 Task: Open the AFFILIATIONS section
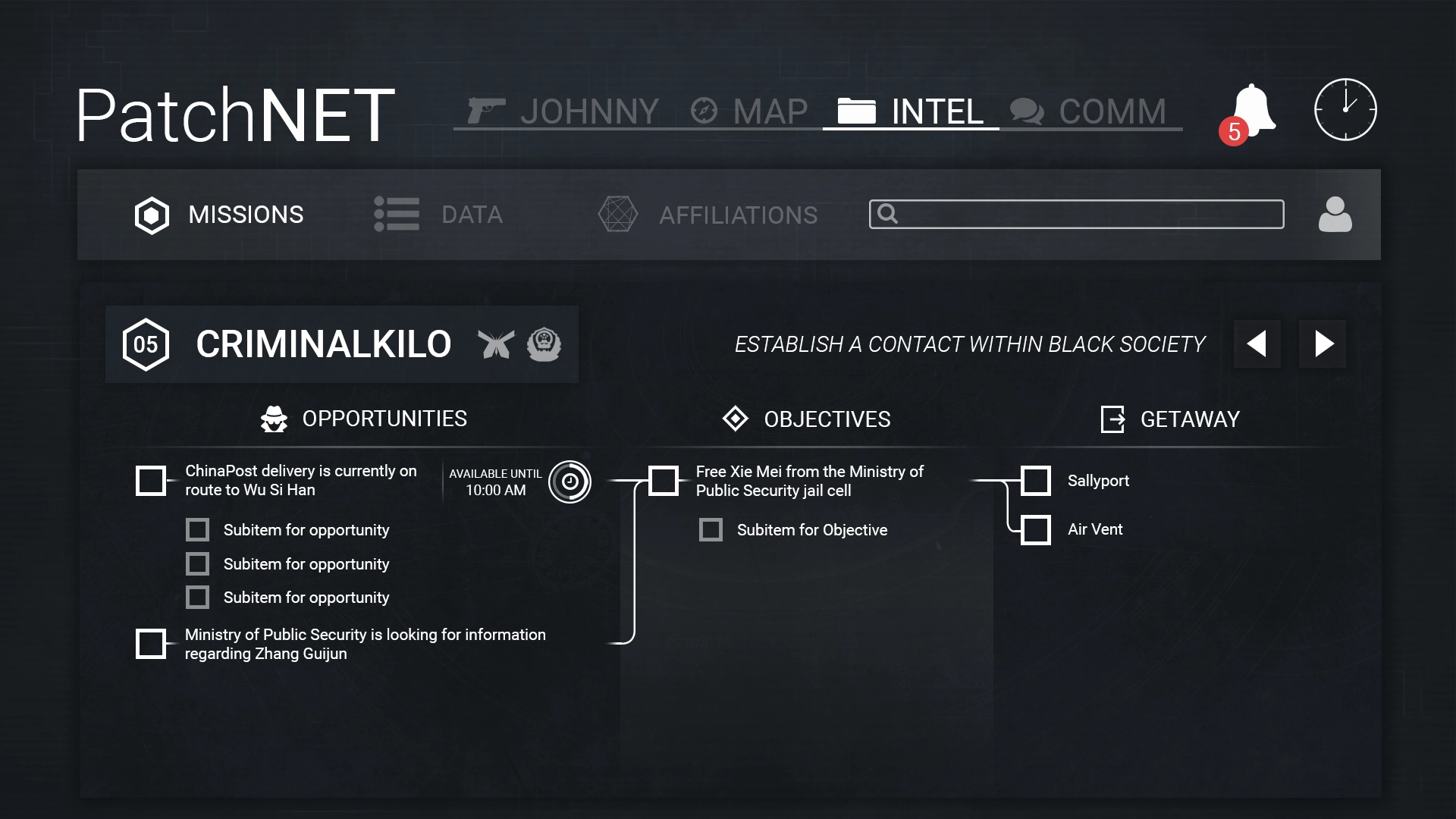click(708, 215)
